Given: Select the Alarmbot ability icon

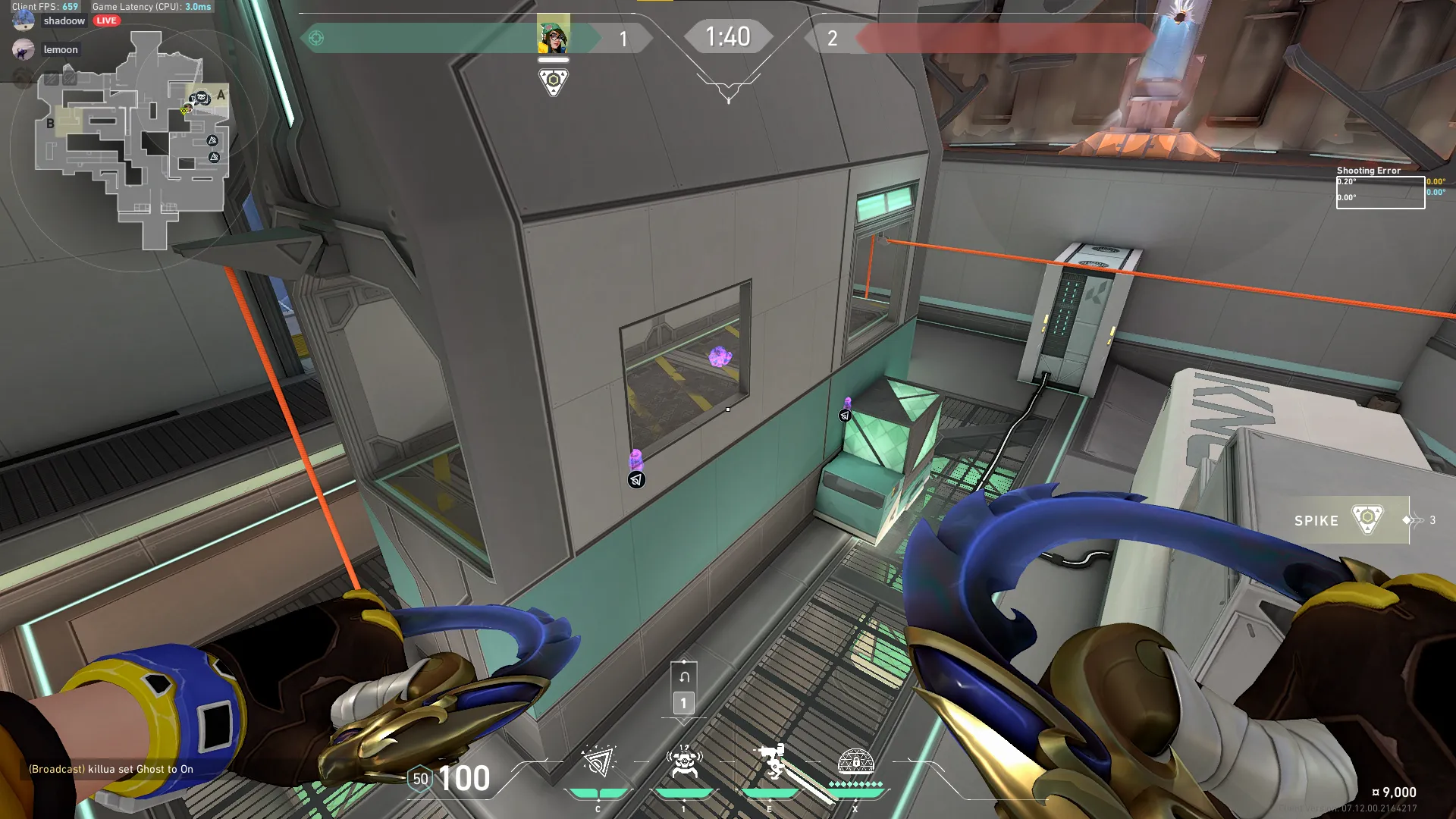Looking at the screenshot, I should [684, 762].
